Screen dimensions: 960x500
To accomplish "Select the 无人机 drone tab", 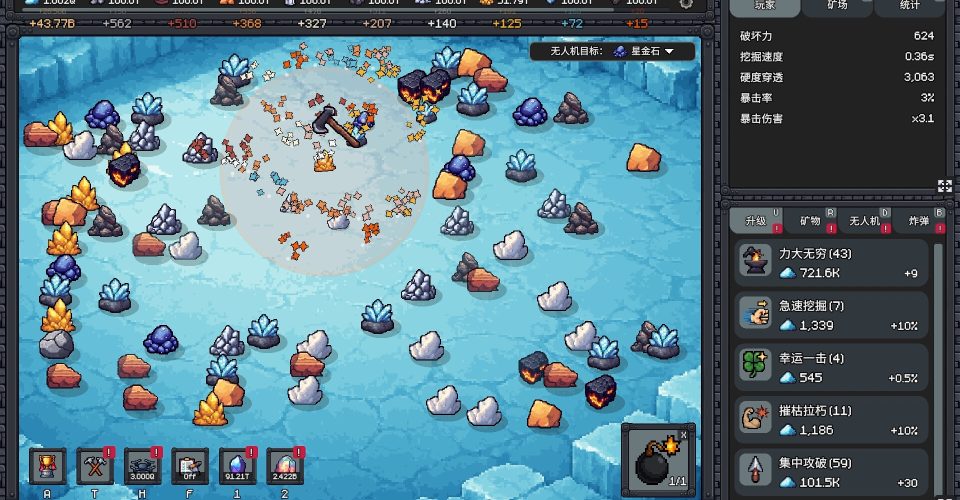I will 866,220.
